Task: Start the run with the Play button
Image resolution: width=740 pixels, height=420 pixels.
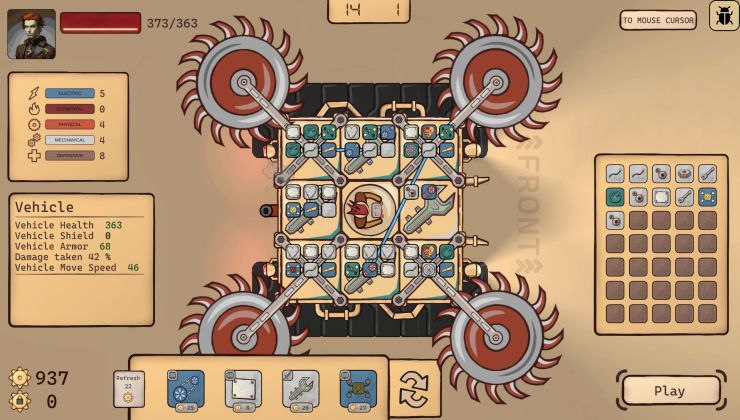Action: (670, 391)
